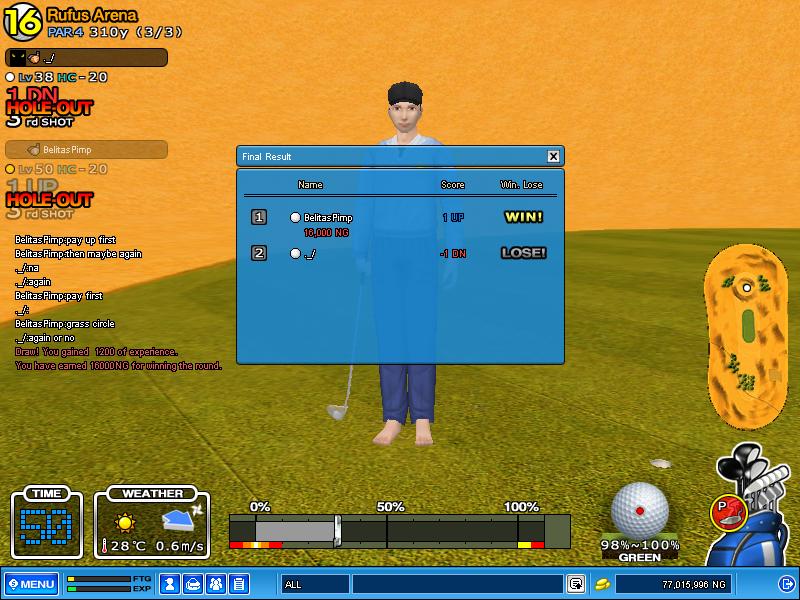Toggle the chat log button beside input
Screen dimensions: 800x600
[576, 584]
